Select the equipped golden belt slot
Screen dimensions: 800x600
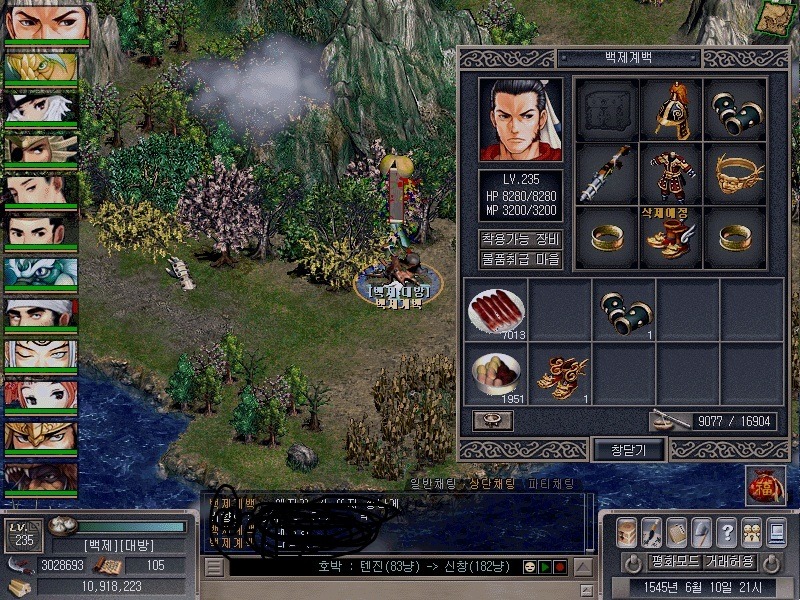pyautogui.click(x=736, y=175)
